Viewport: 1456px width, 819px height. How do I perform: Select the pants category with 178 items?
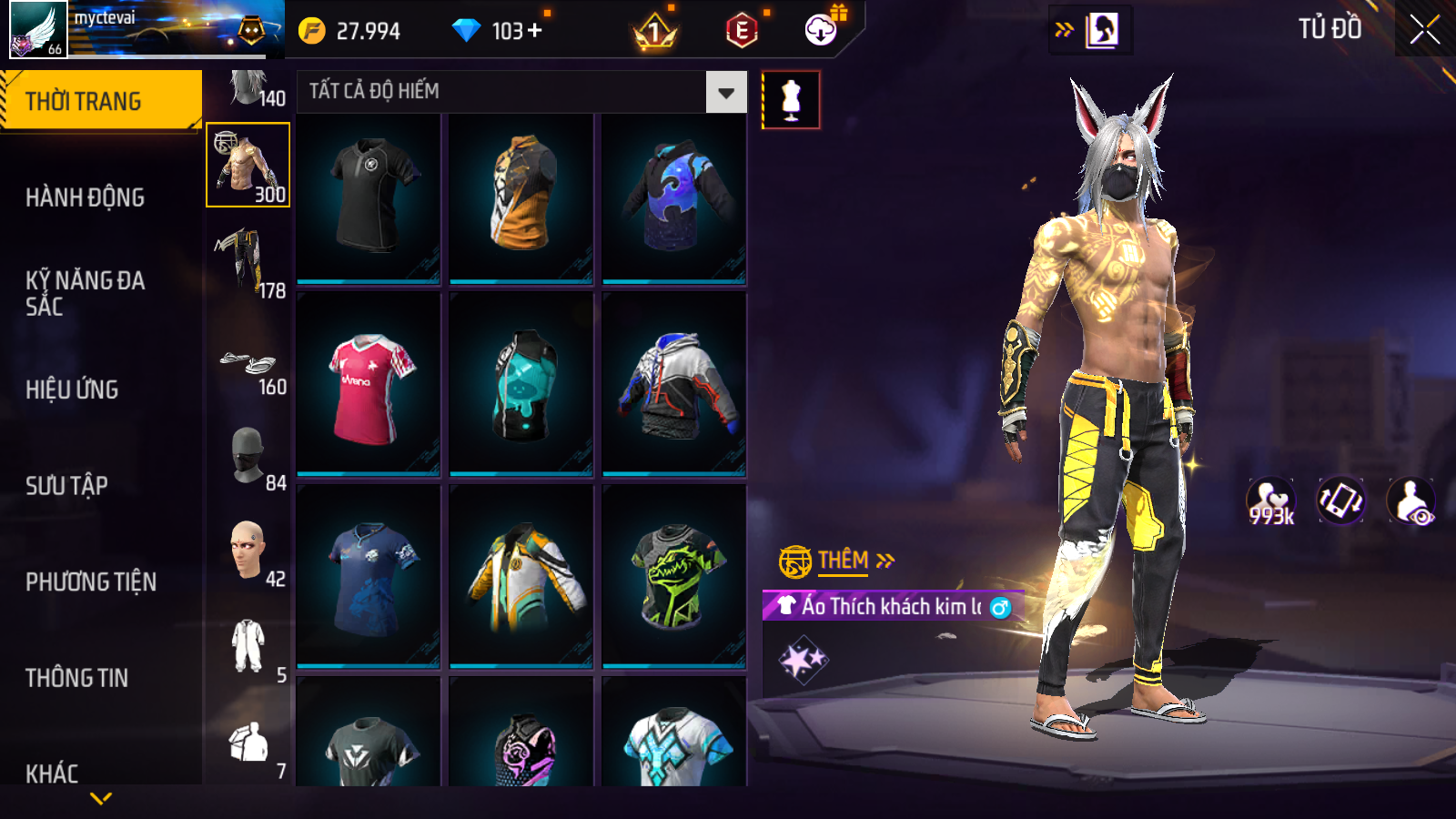coord(248,262)
